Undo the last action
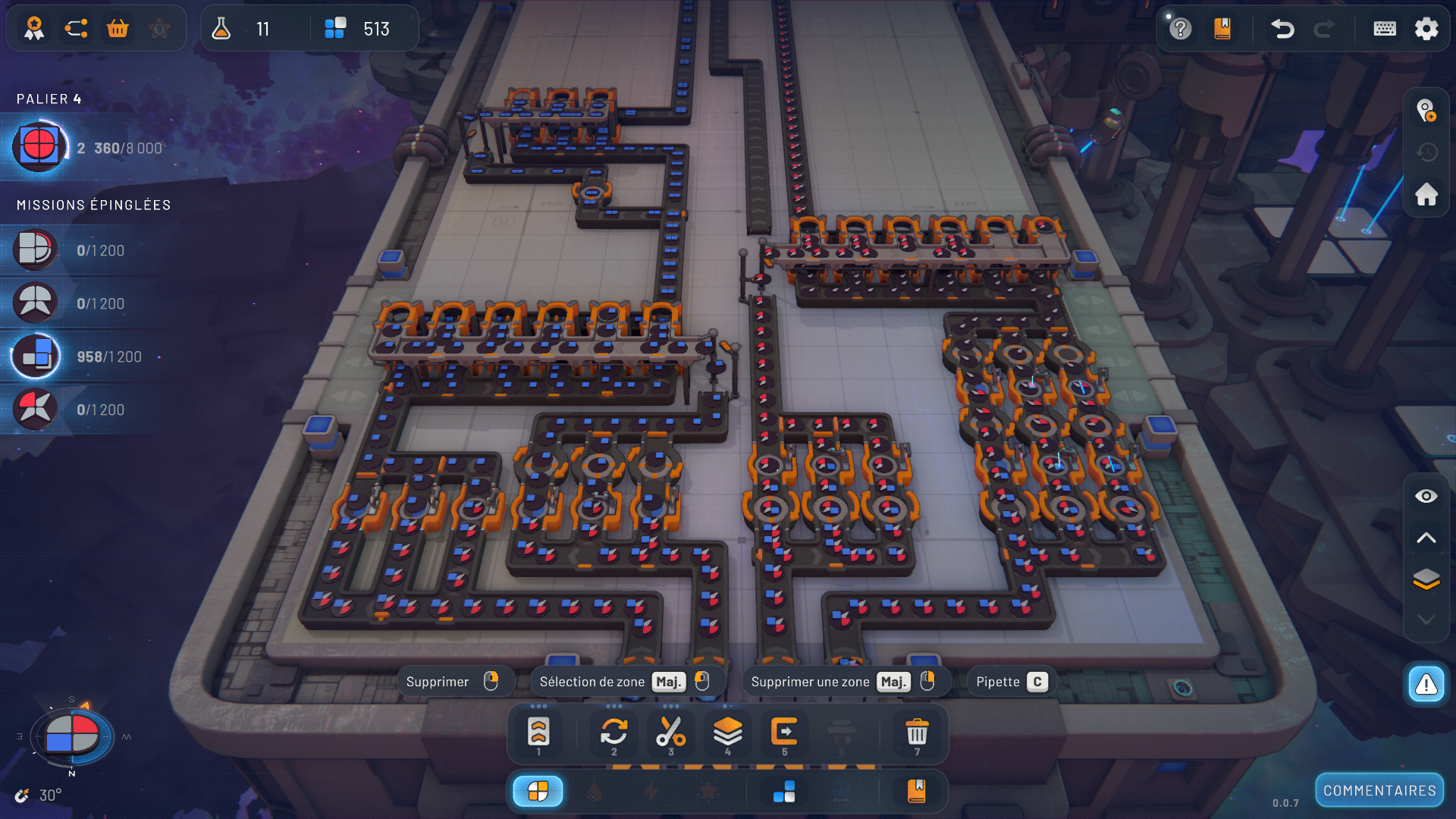 click(x=1282, y=29)
